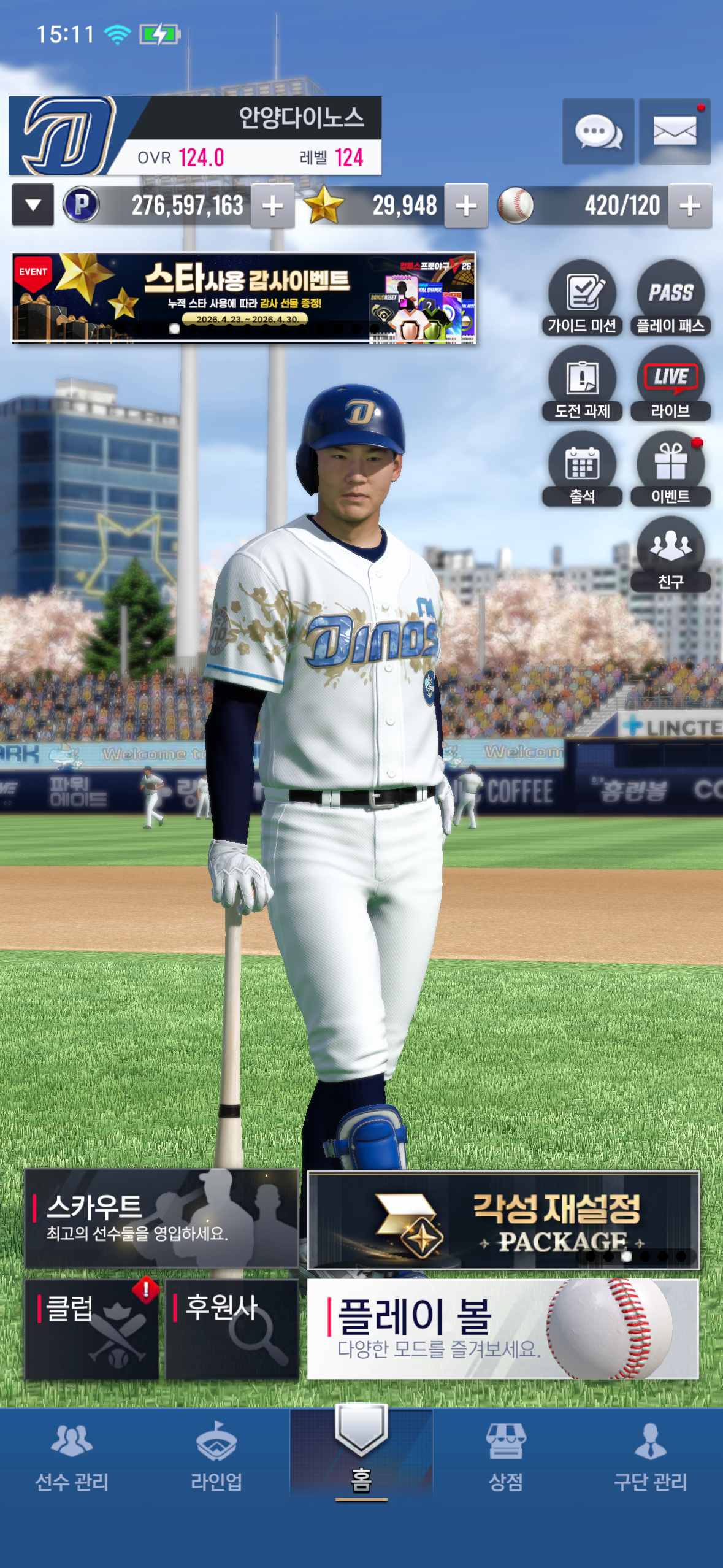
Task: Tap the plus button next to stars
Action: pyautogui.click(x=466, y=206)
